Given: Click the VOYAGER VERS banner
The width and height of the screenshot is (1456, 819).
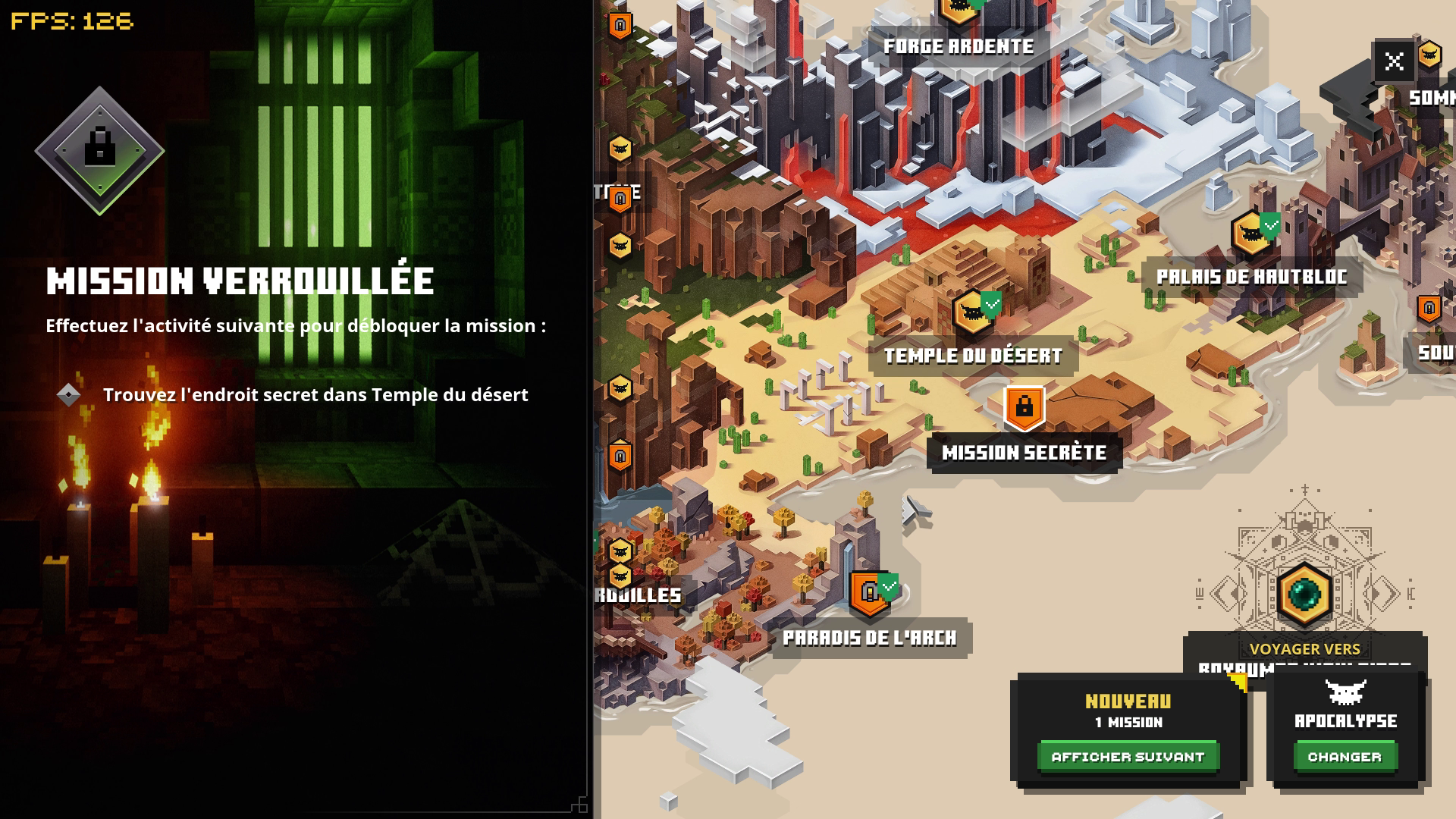Looking at the screenshot, I should 1307,648.
